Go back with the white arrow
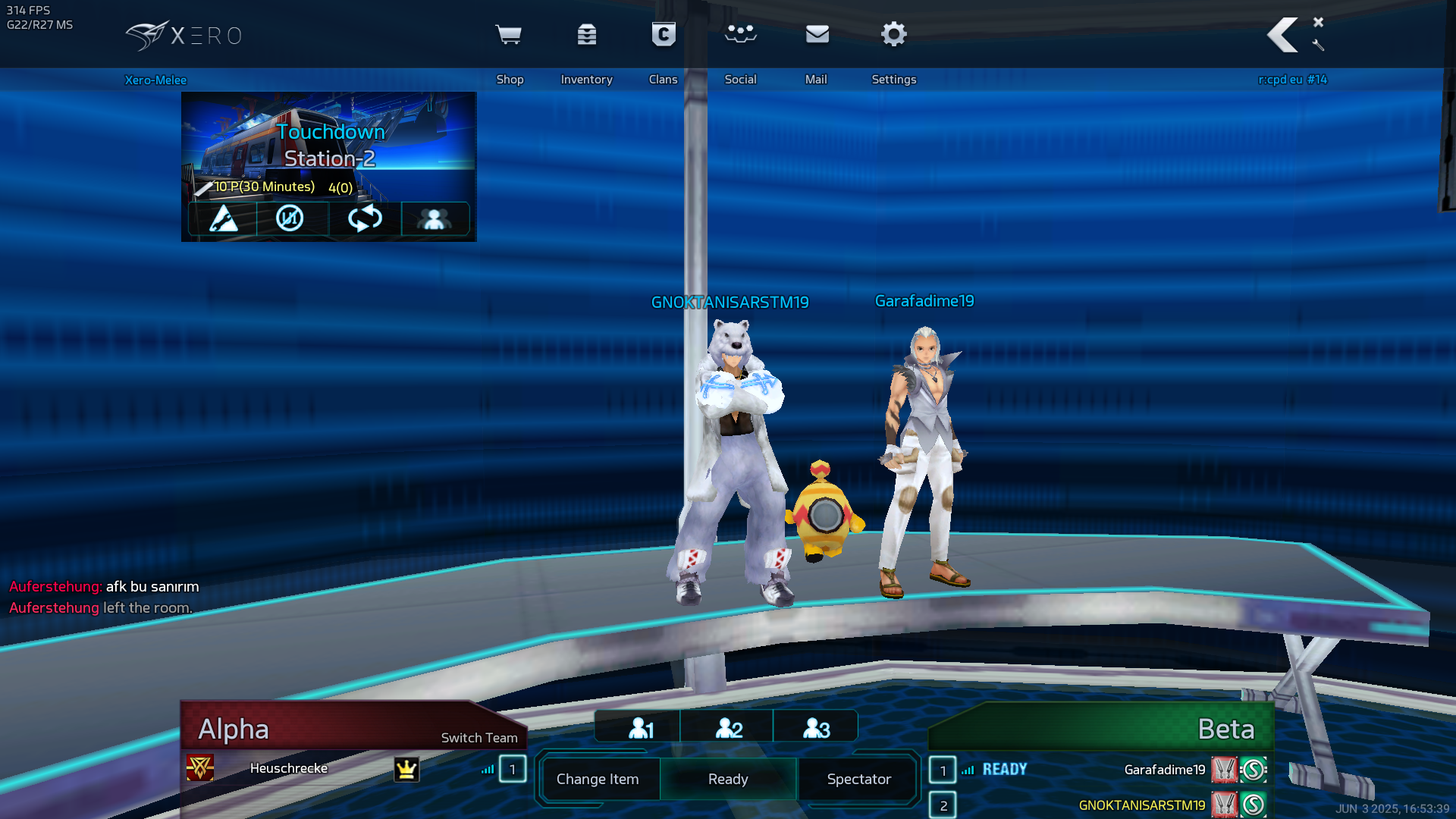The image size is (1456, 819). point(1282,36)
